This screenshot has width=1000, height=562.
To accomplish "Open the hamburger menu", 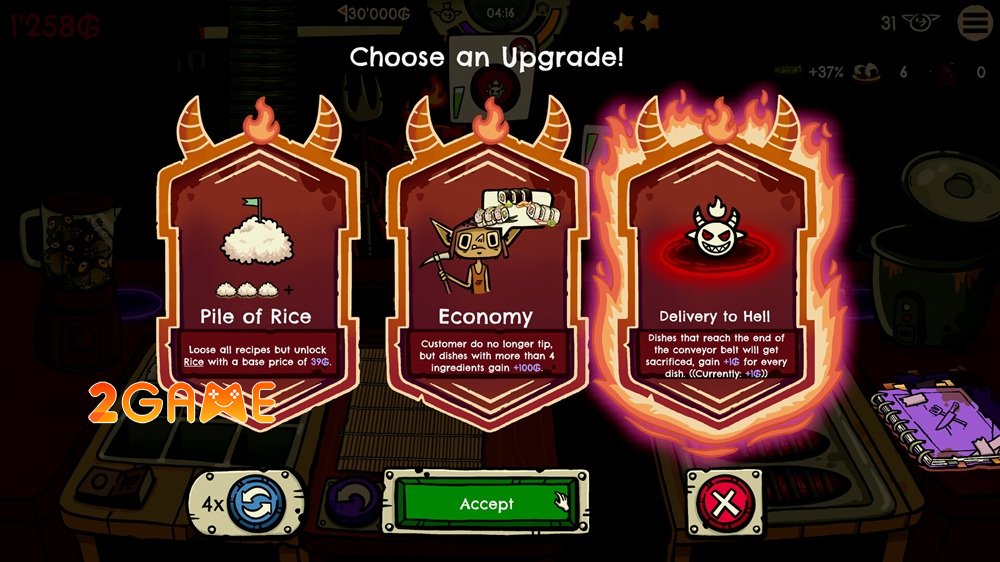I will [x=976, y=22].
